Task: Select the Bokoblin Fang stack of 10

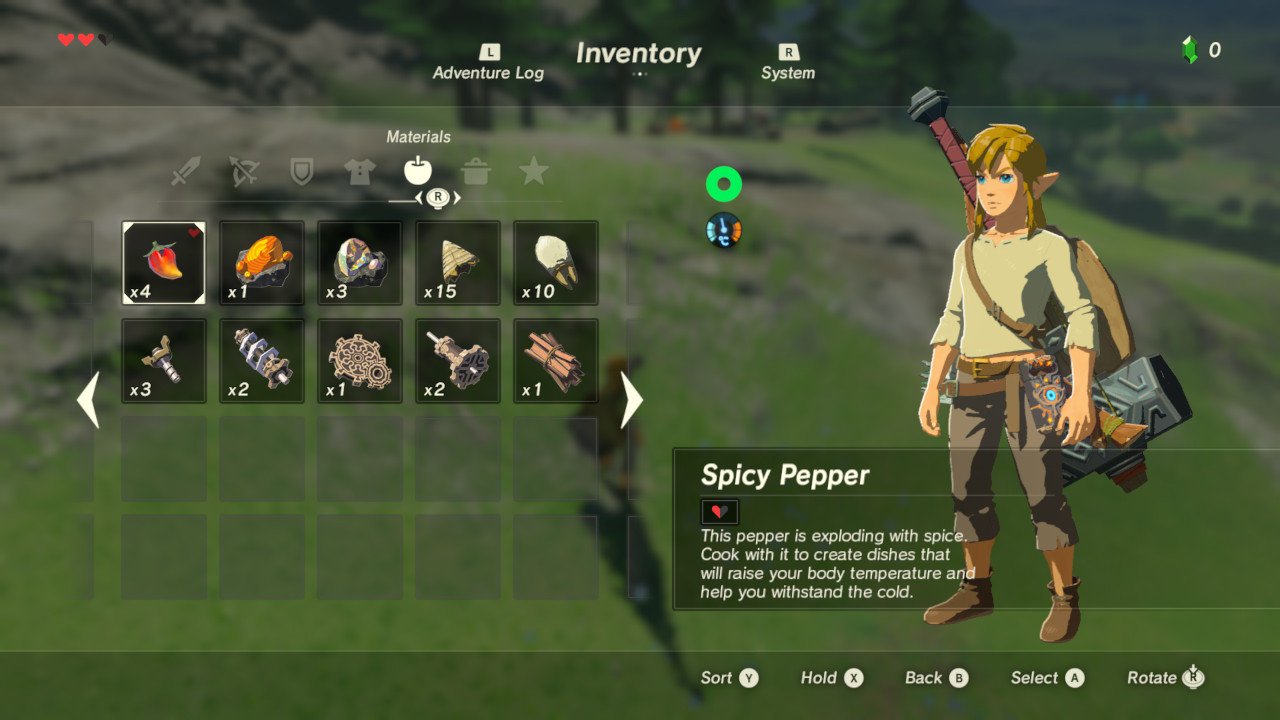Action: pyautogui.click(x=556, y=263)
